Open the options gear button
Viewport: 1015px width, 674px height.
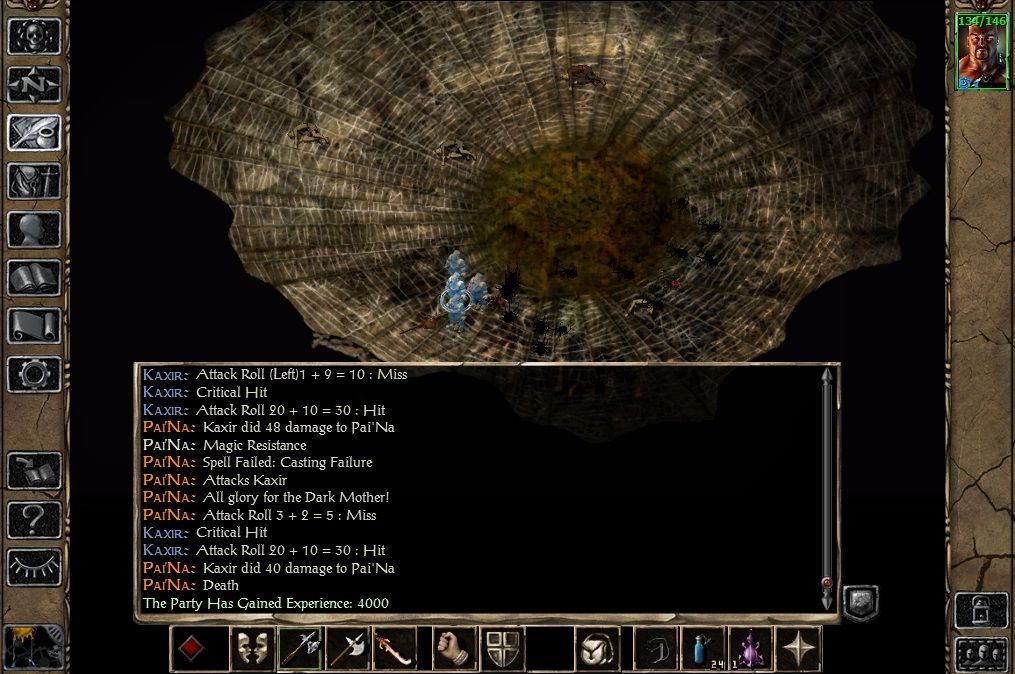pos(34,373)
